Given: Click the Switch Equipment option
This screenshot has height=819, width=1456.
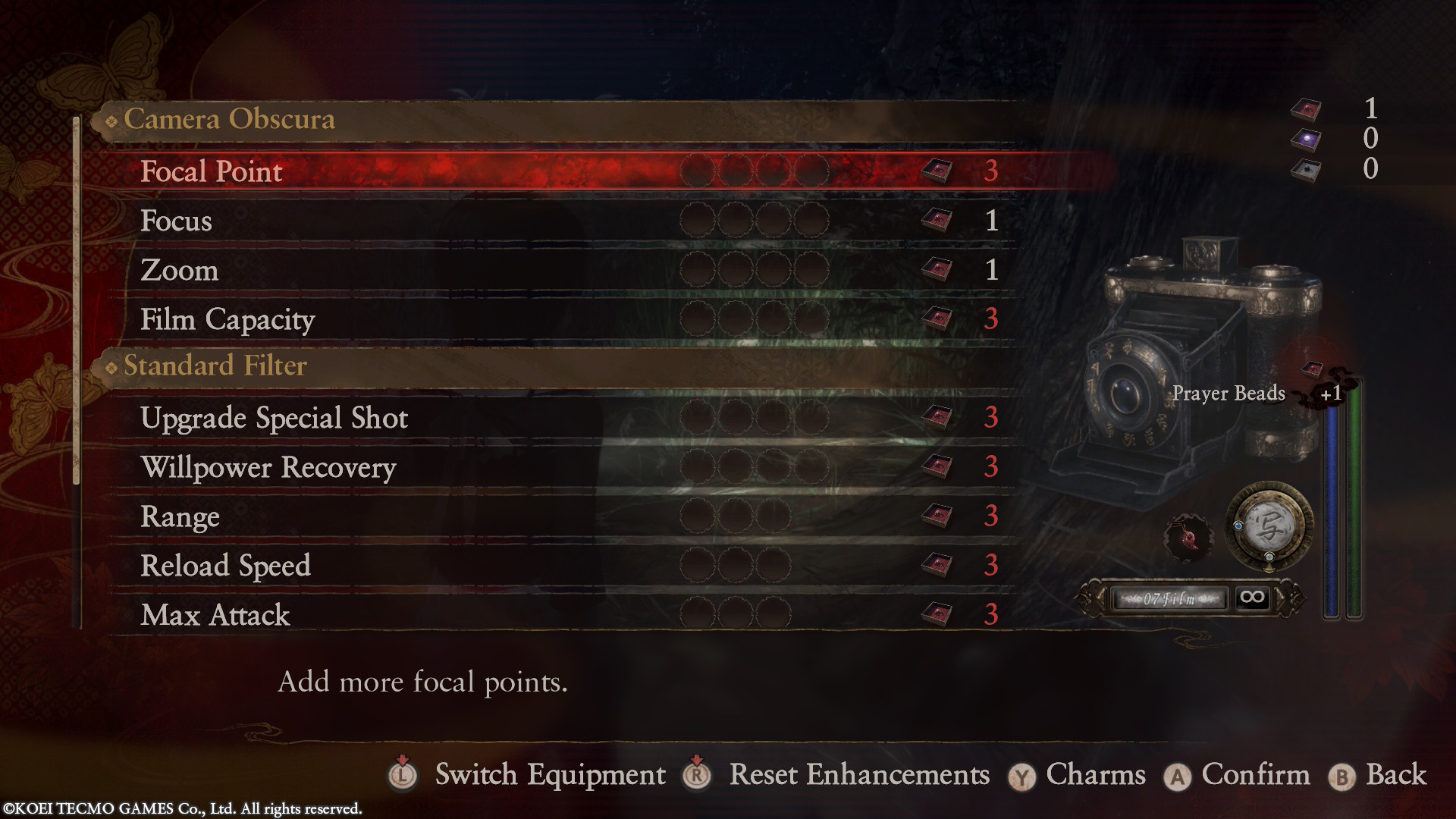Looking at the screenshot, I should [x=550, y=775].
